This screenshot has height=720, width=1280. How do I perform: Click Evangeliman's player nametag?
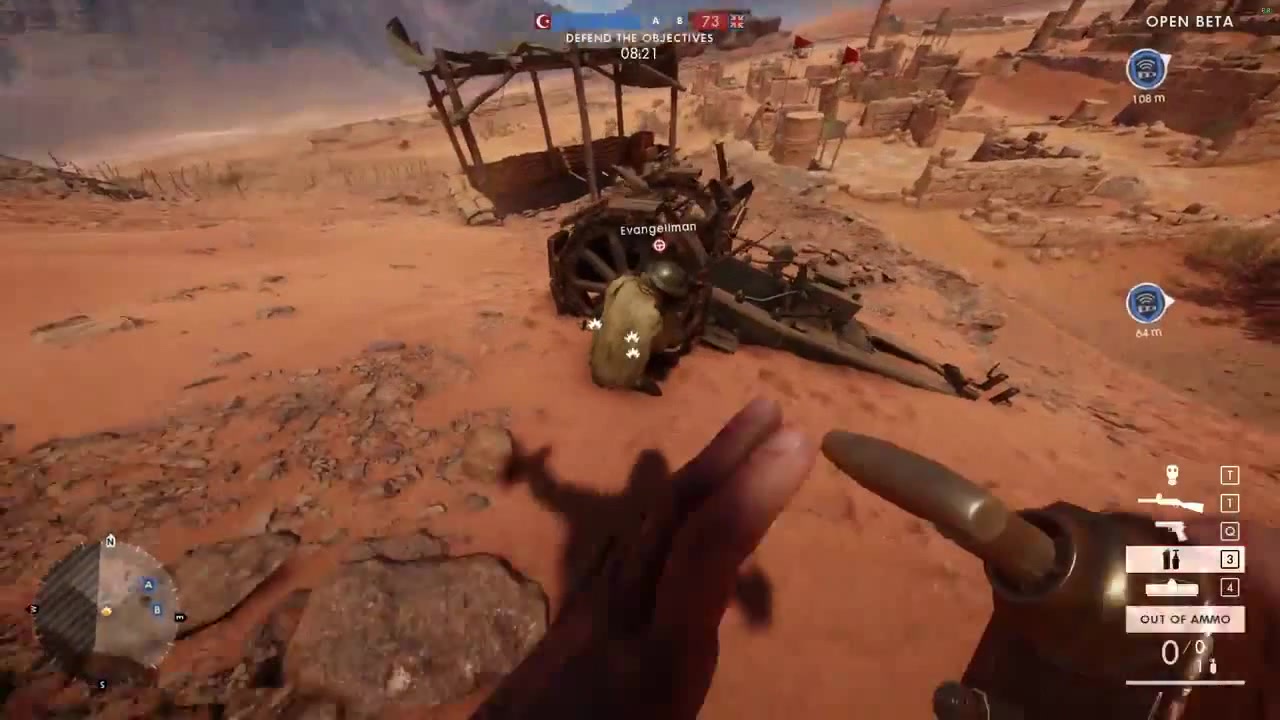pyautogui.click(x=657, y=227)
